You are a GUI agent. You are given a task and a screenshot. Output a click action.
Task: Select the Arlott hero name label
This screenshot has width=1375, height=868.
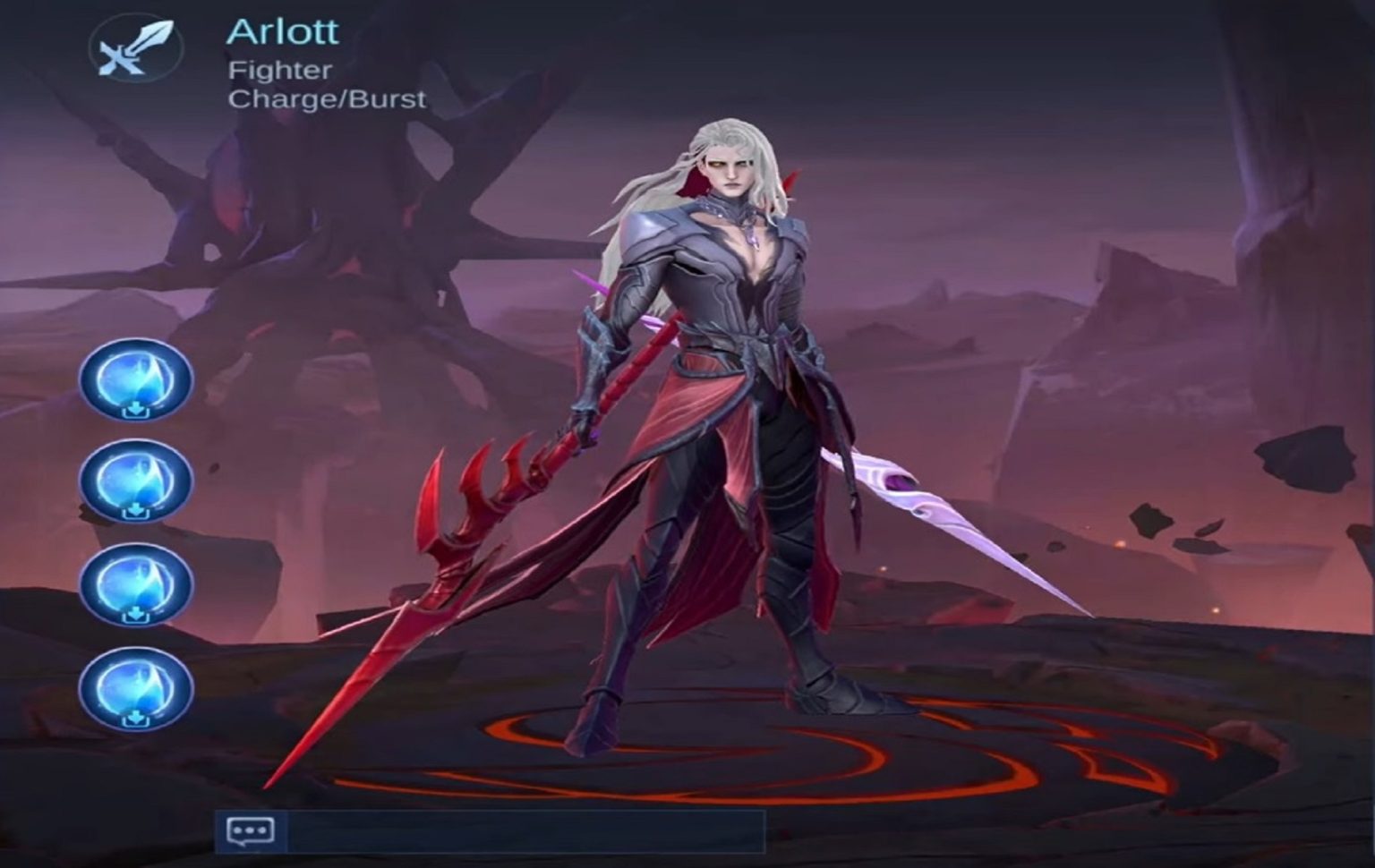click(285, 30)
